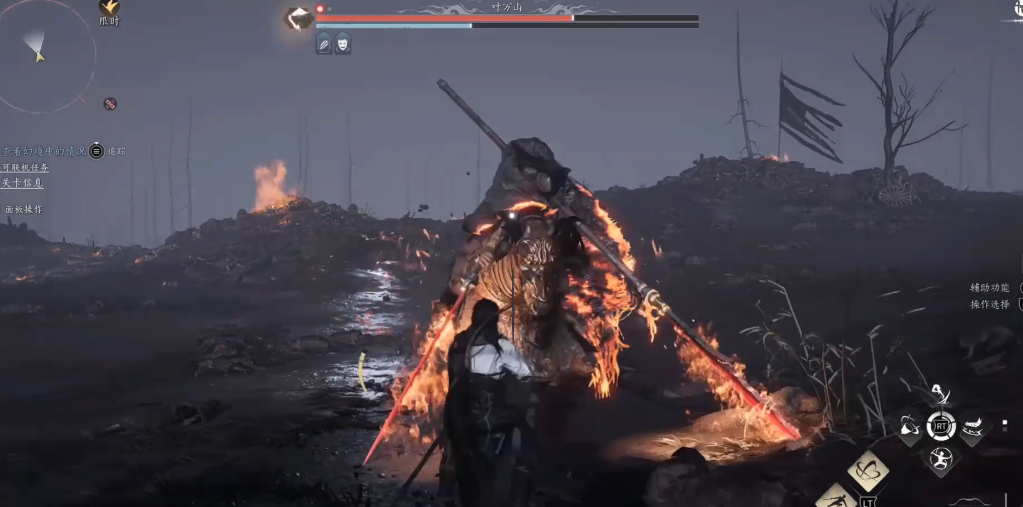Open the 操作选择 control selection option
1023x507 pixels.
pyautogui.click(x=990, y=304)
